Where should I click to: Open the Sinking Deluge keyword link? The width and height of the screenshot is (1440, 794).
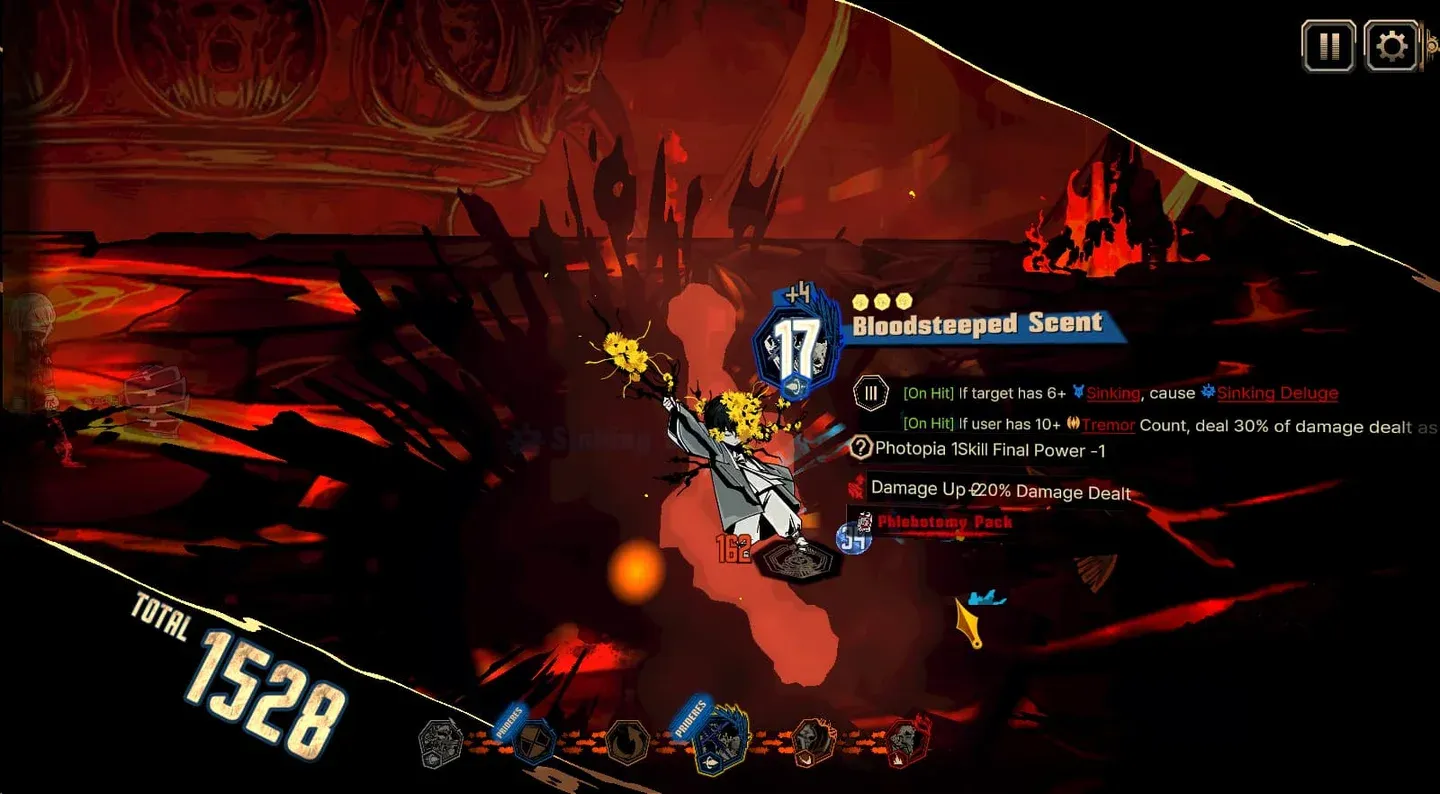(1277, 393)
